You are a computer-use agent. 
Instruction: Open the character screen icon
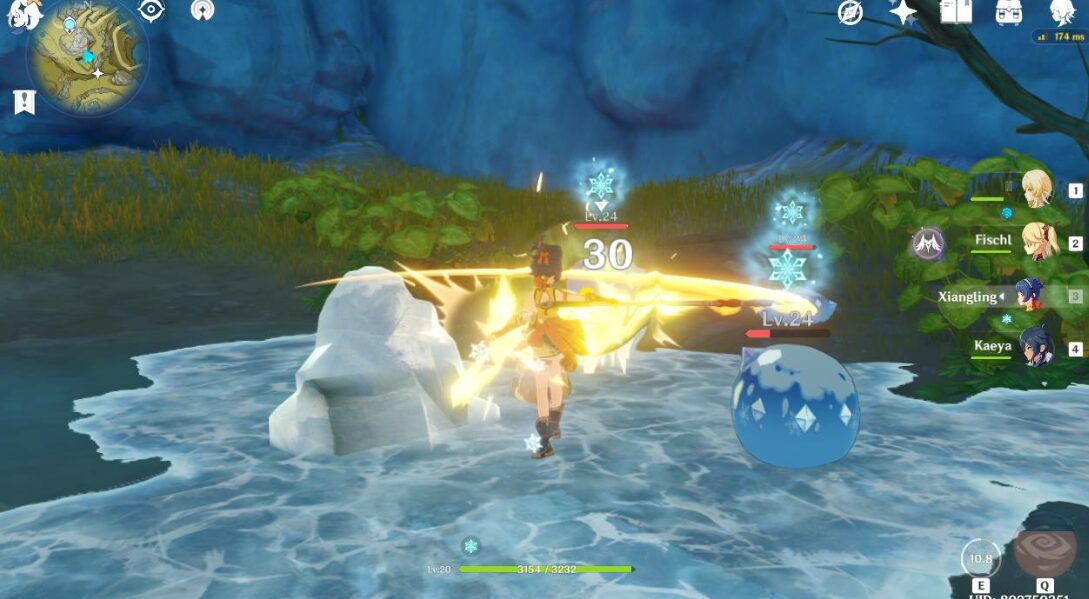point(1061,12)
